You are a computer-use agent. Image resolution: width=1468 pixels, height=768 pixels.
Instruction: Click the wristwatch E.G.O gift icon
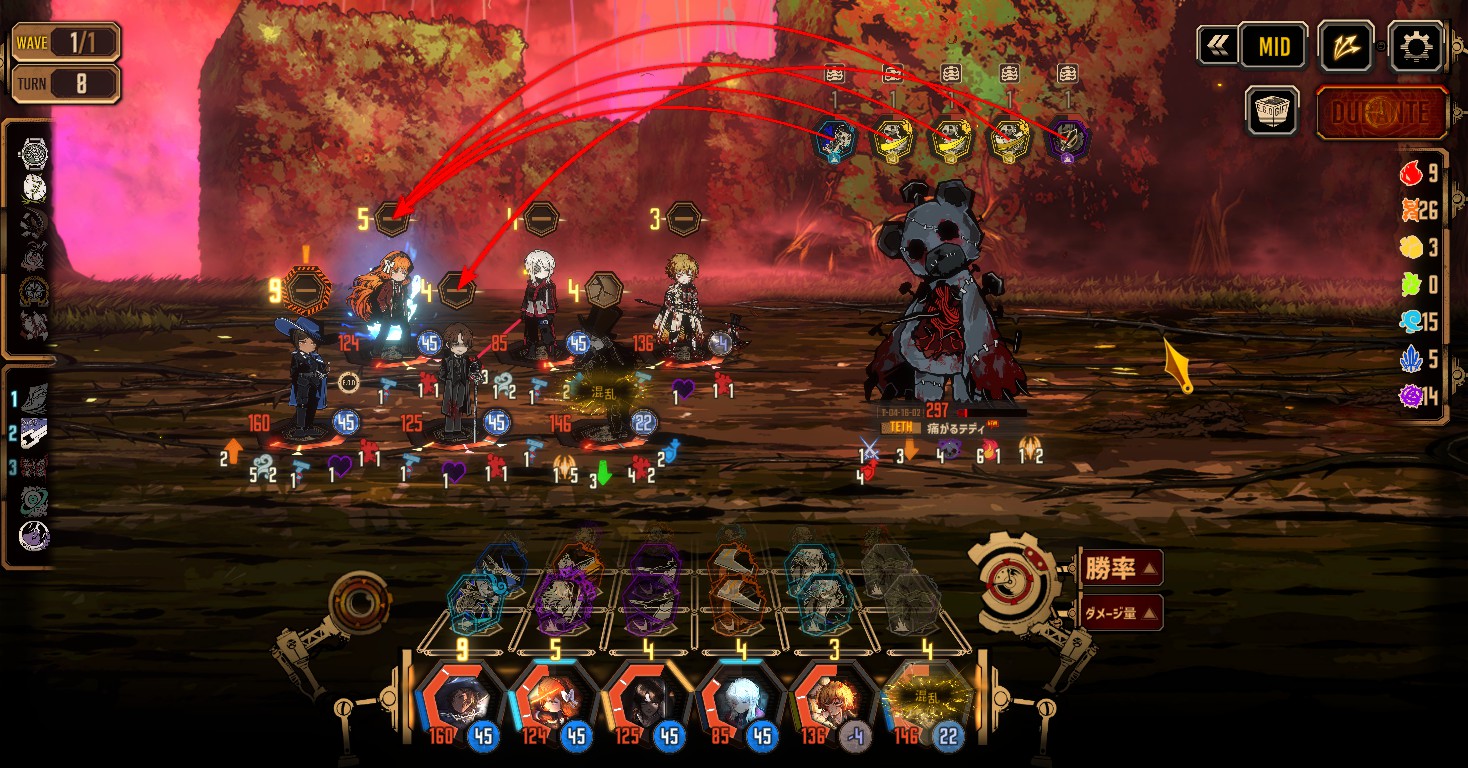33,153
